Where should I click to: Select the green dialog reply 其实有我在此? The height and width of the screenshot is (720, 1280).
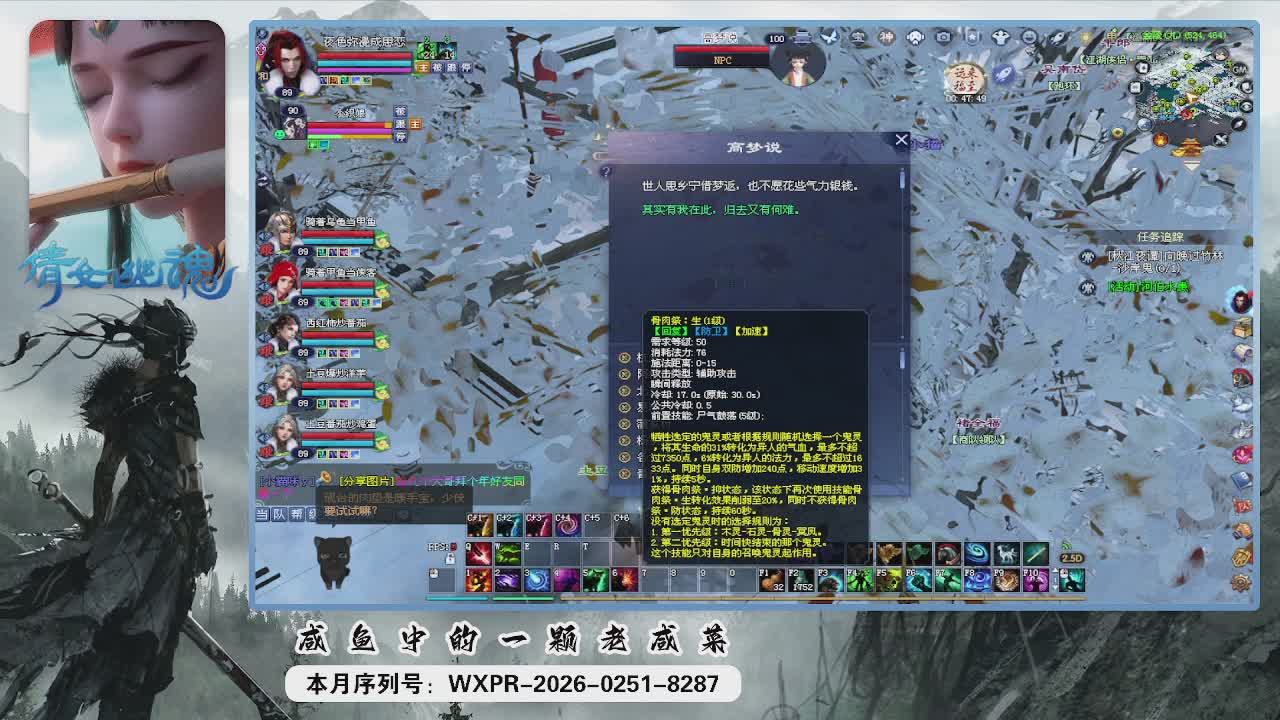click(x=720, y=208)
